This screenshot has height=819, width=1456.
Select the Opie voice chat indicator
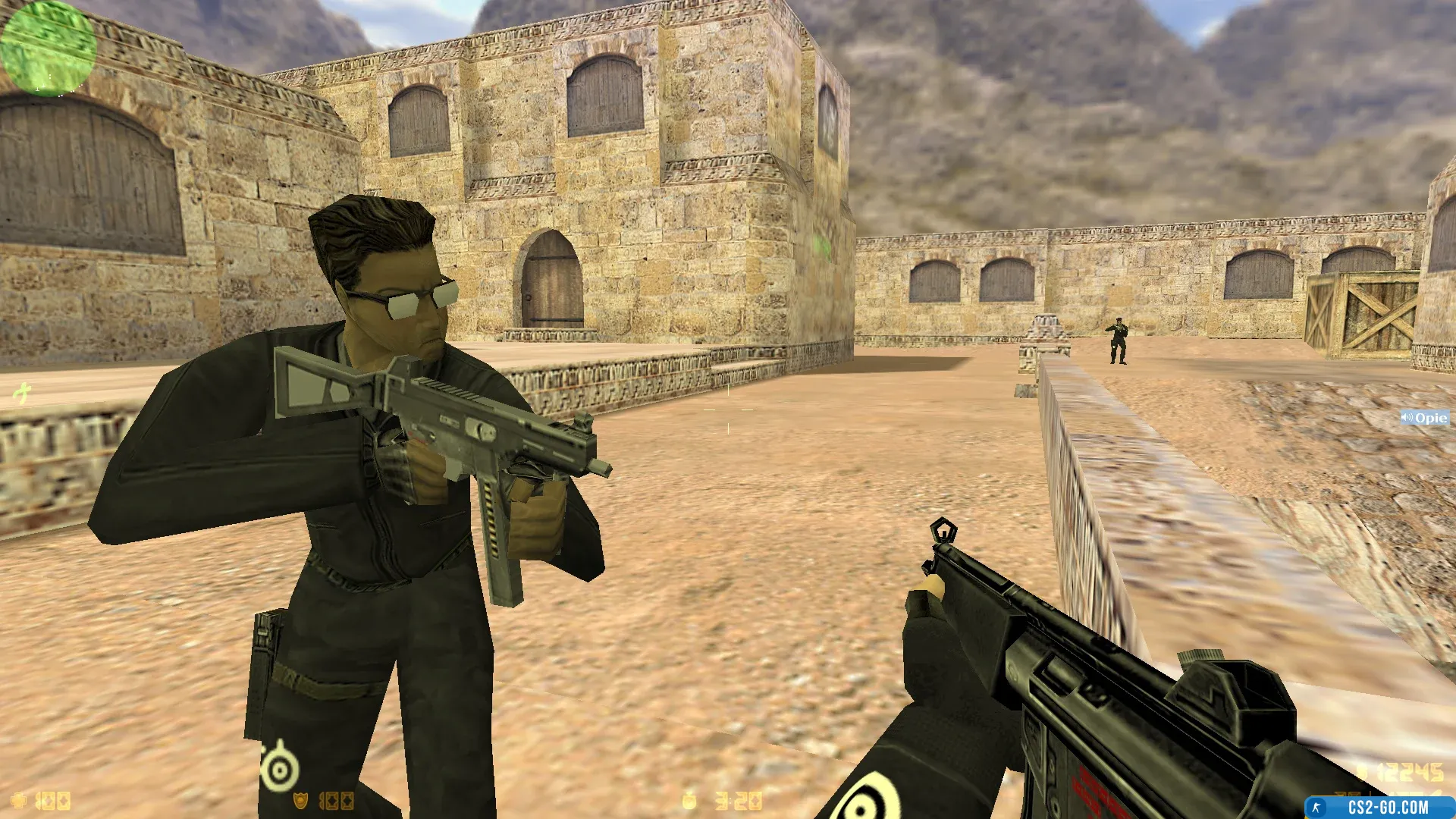1424,418
